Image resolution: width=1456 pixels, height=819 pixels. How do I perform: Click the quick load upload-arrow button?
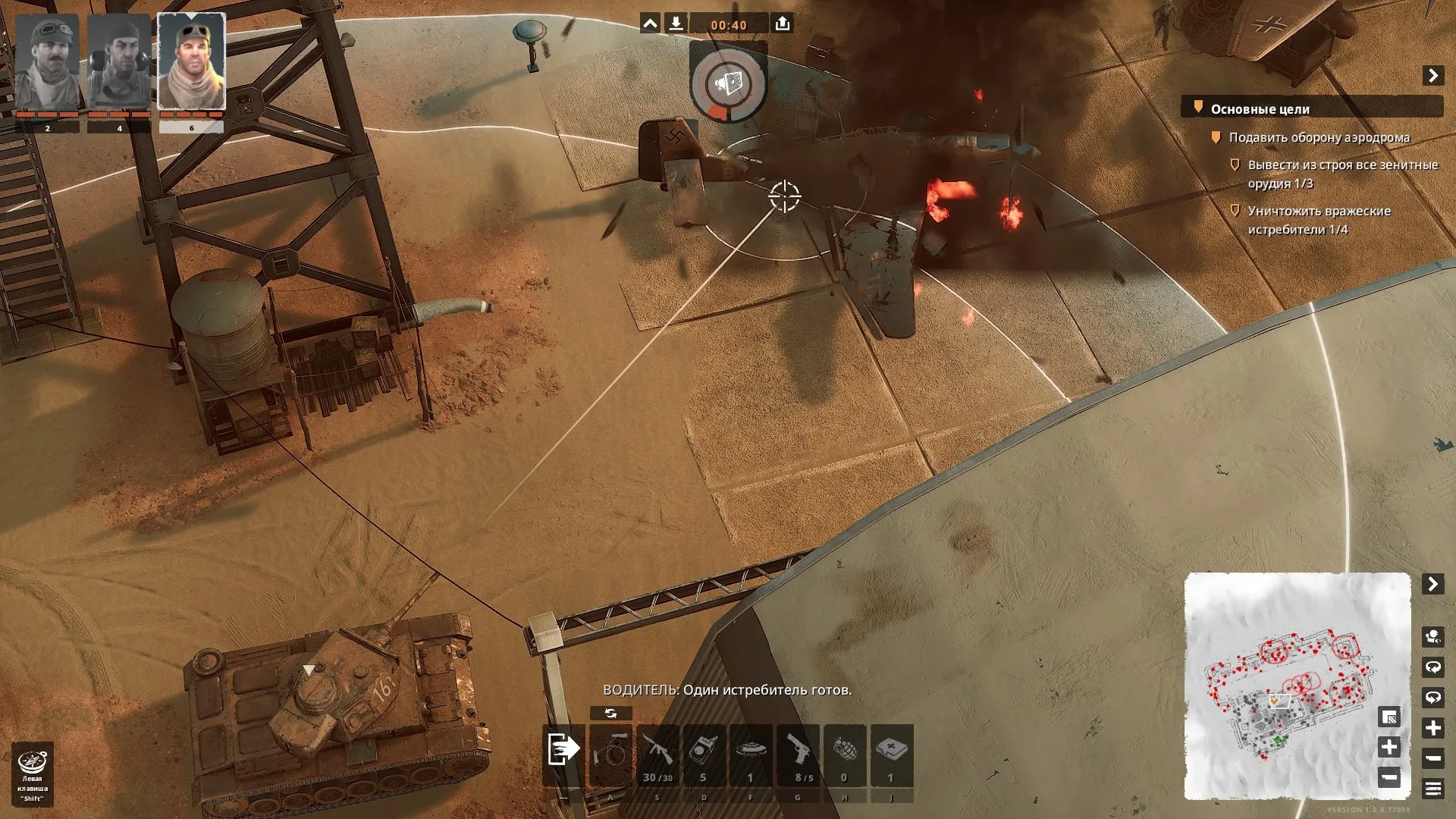[x=783, y=24]
